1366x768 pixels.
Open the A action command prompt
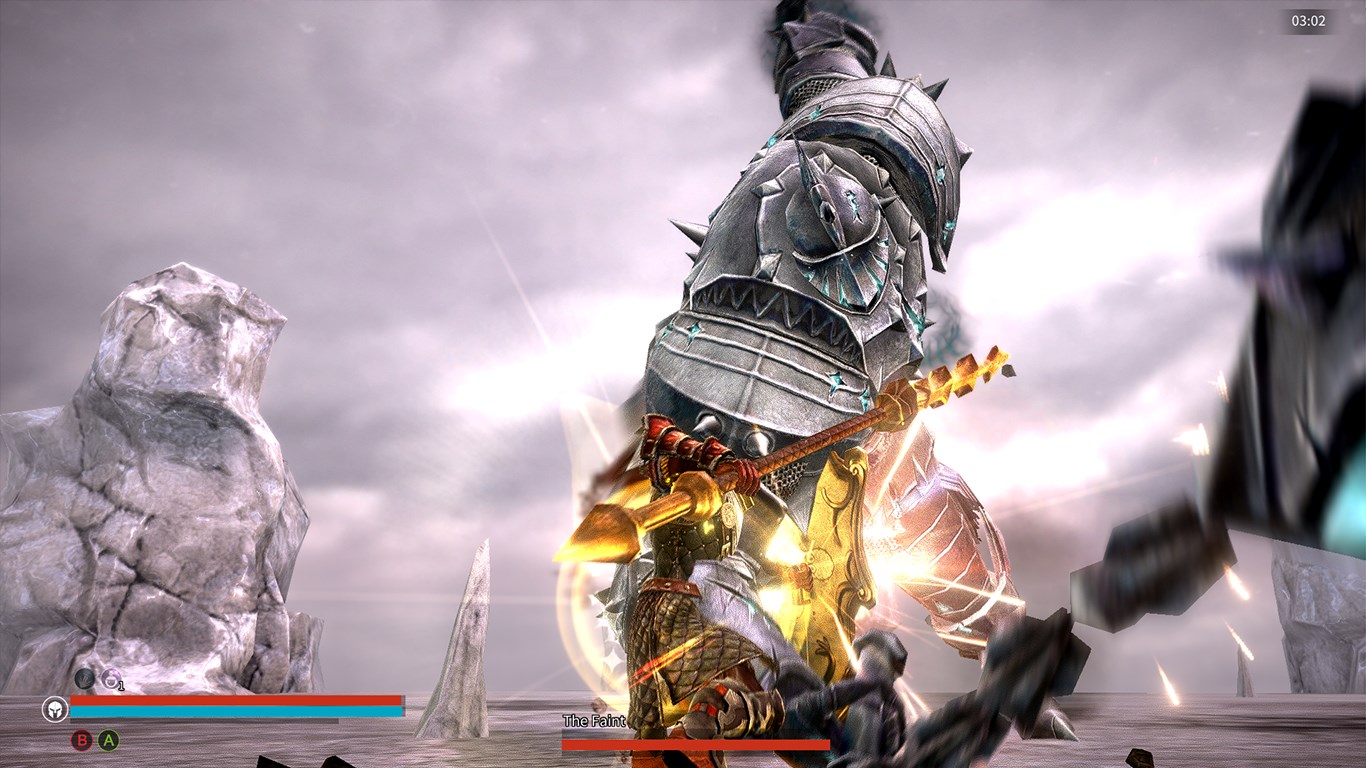pos(106,740)
